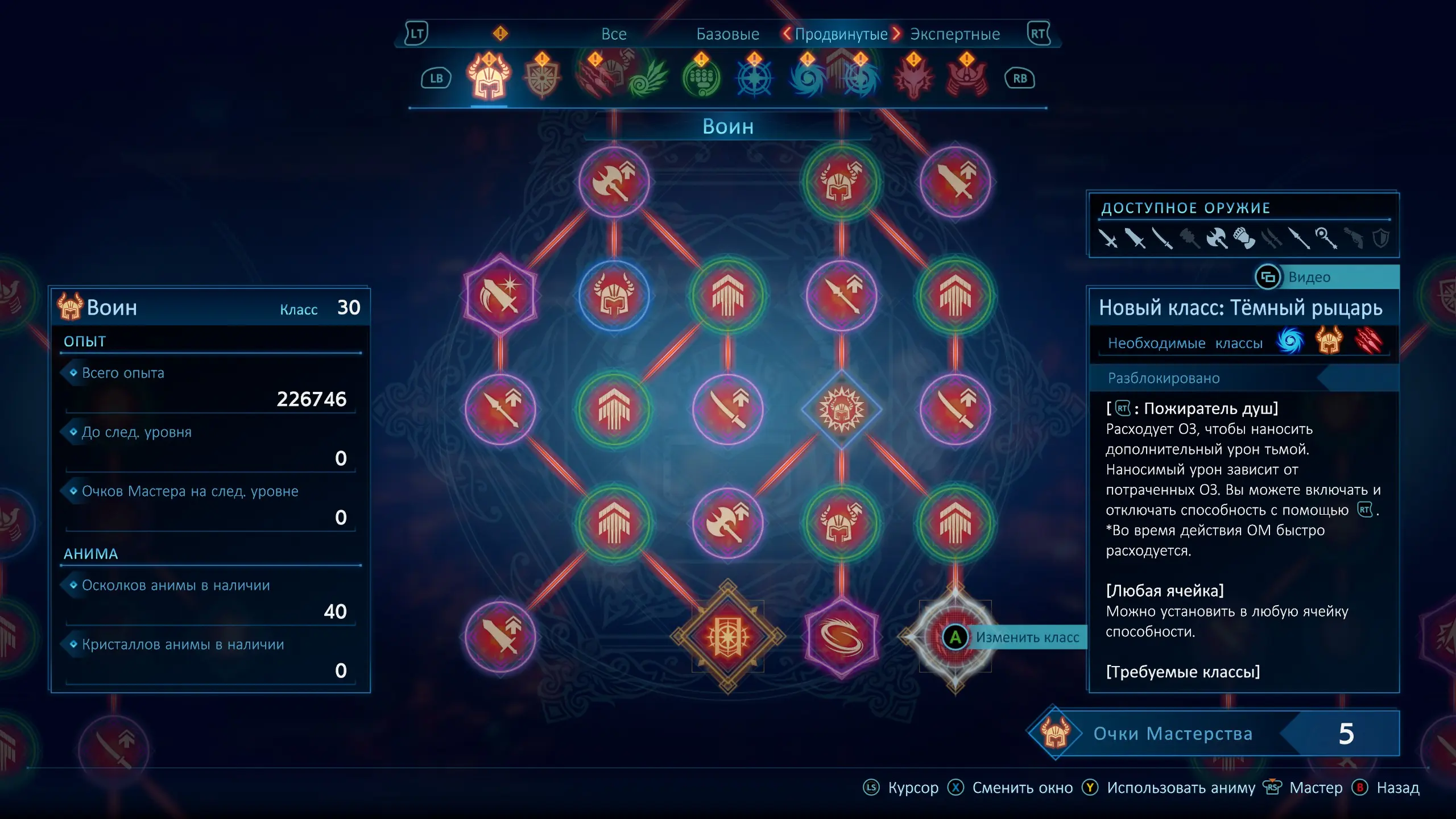Select the blue-ringed horned helmet node

click(x=614, y=295)
